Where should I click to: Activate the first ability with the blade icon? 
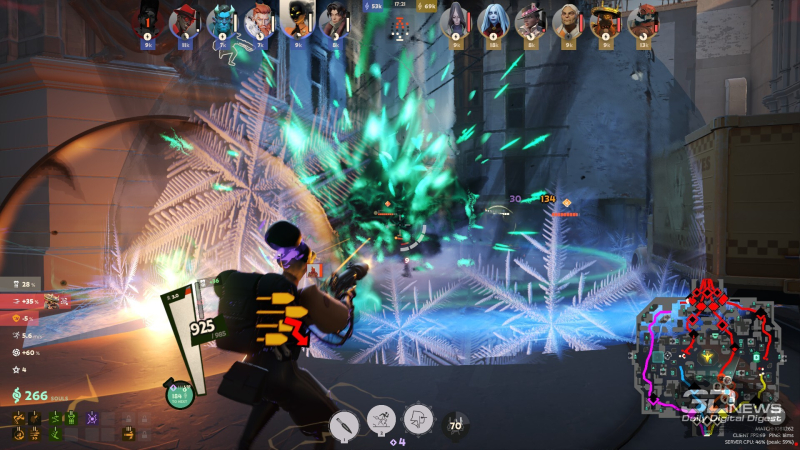(x=345, y=423)
